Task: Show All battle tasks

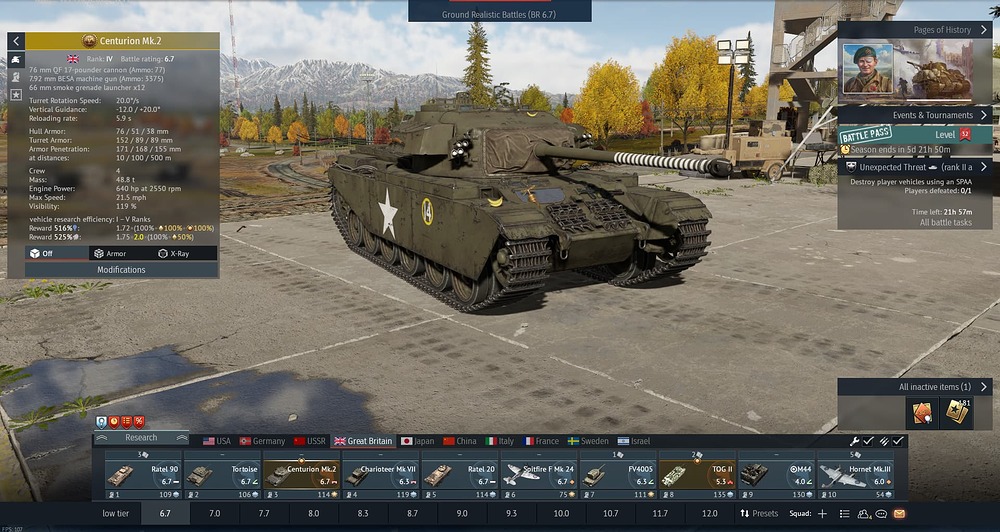Action: 946,222
